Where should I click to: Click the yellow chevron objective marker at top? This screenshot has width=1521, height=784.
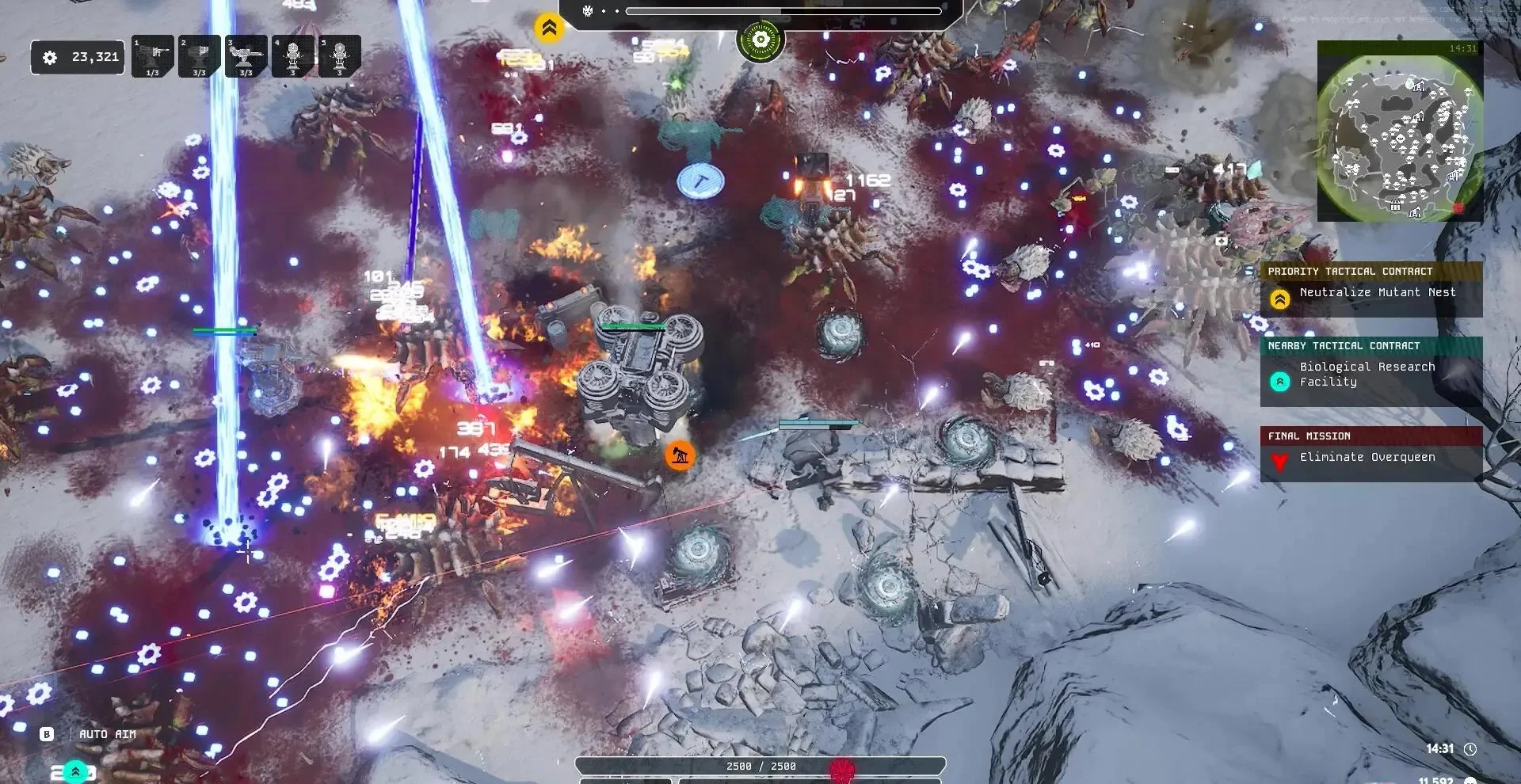pos(548,28)
